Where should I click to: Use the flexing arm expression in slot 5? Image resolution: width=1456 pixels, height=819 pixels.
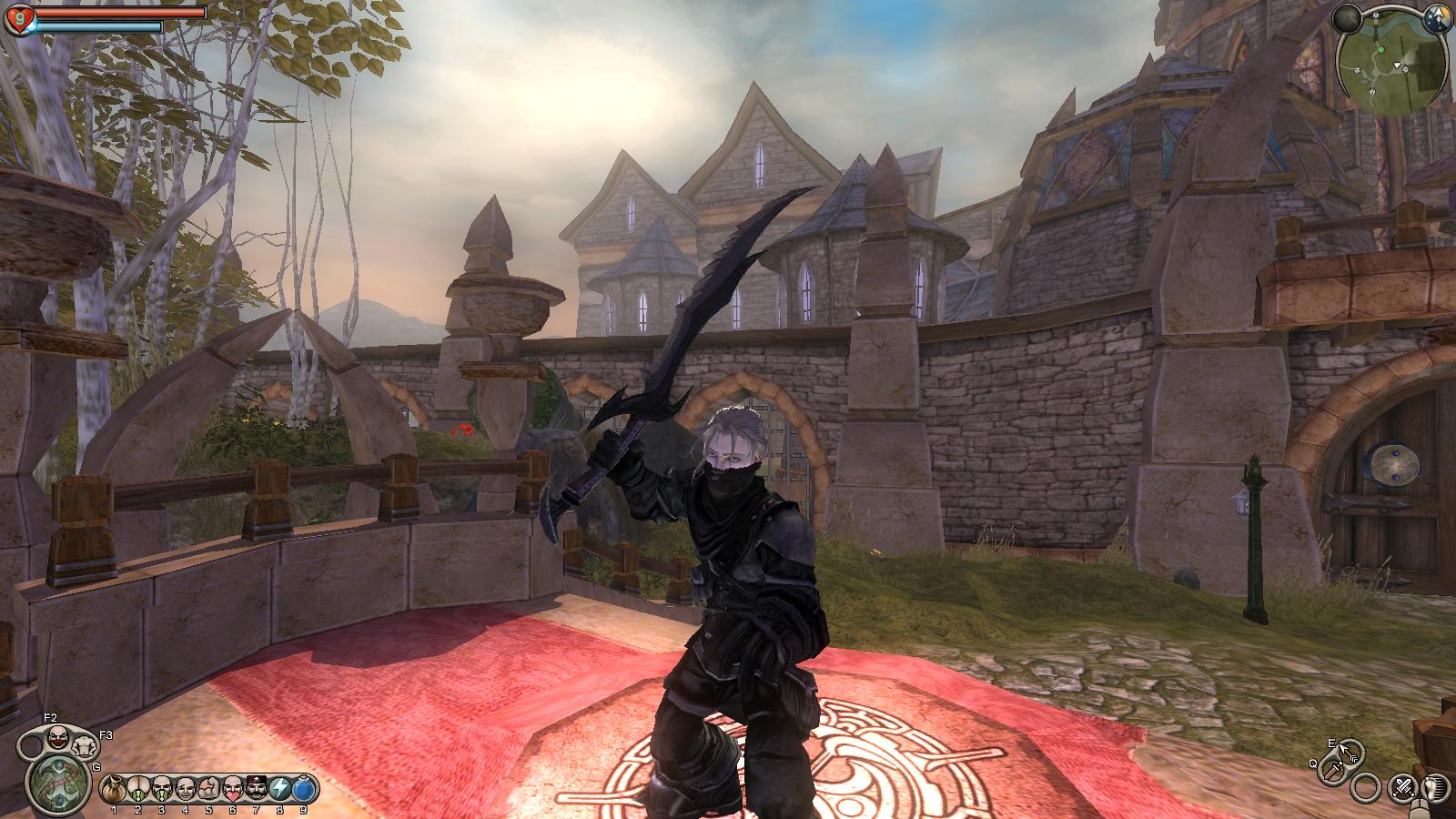click(208, 788)
